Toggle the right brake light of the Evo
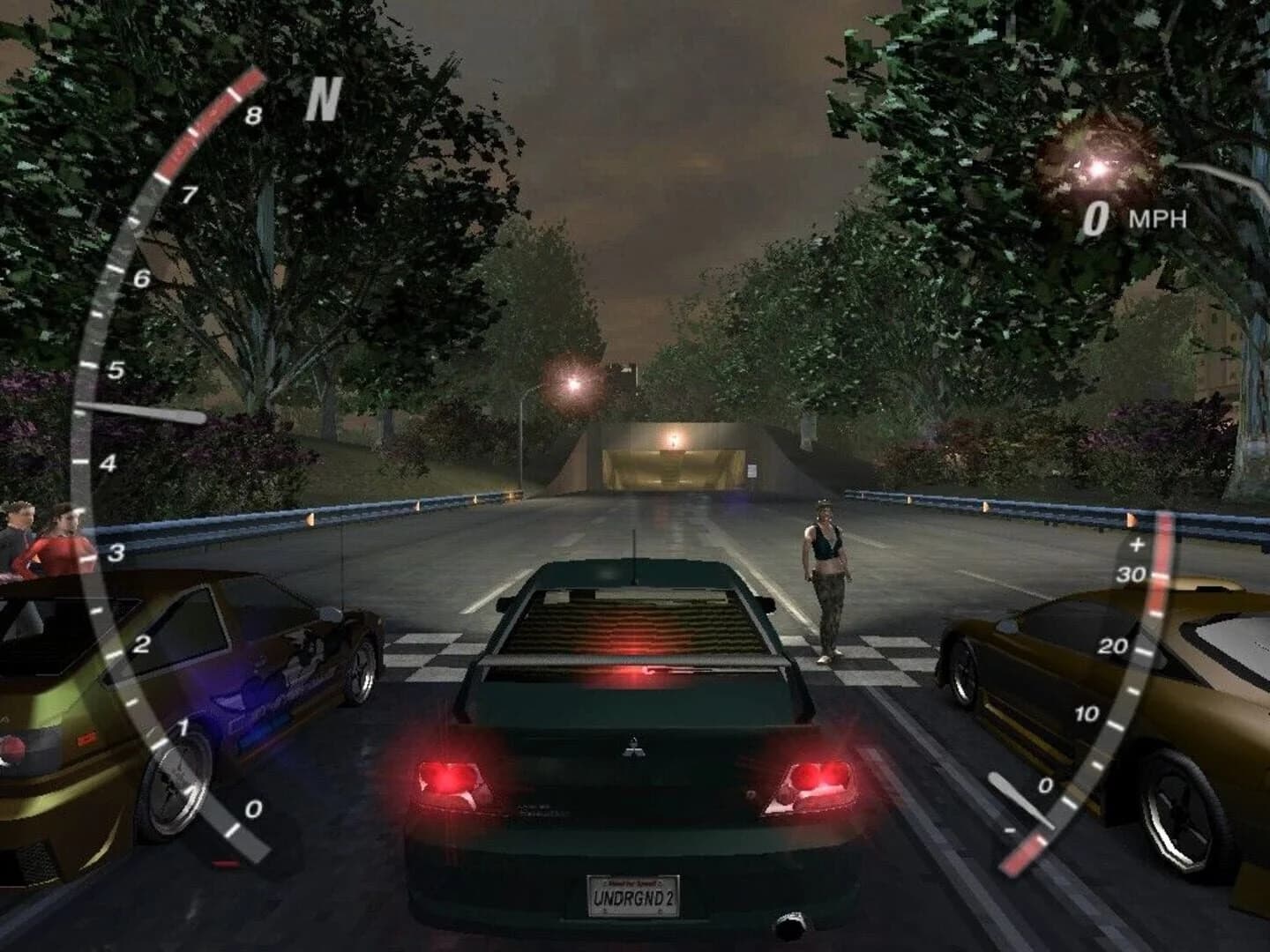 click(820, 776)
